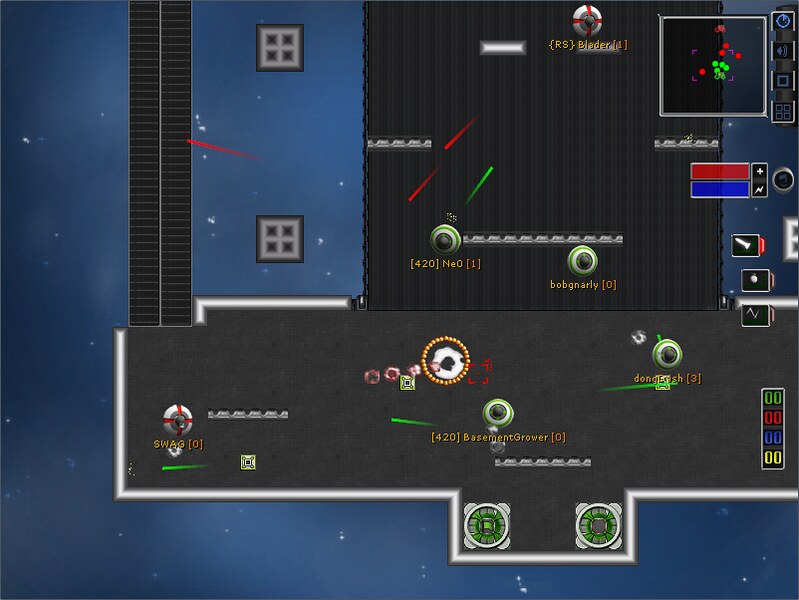
Task: Choose the white ball weapon slot
Action: pyautogui.click(x=754, y=280)
